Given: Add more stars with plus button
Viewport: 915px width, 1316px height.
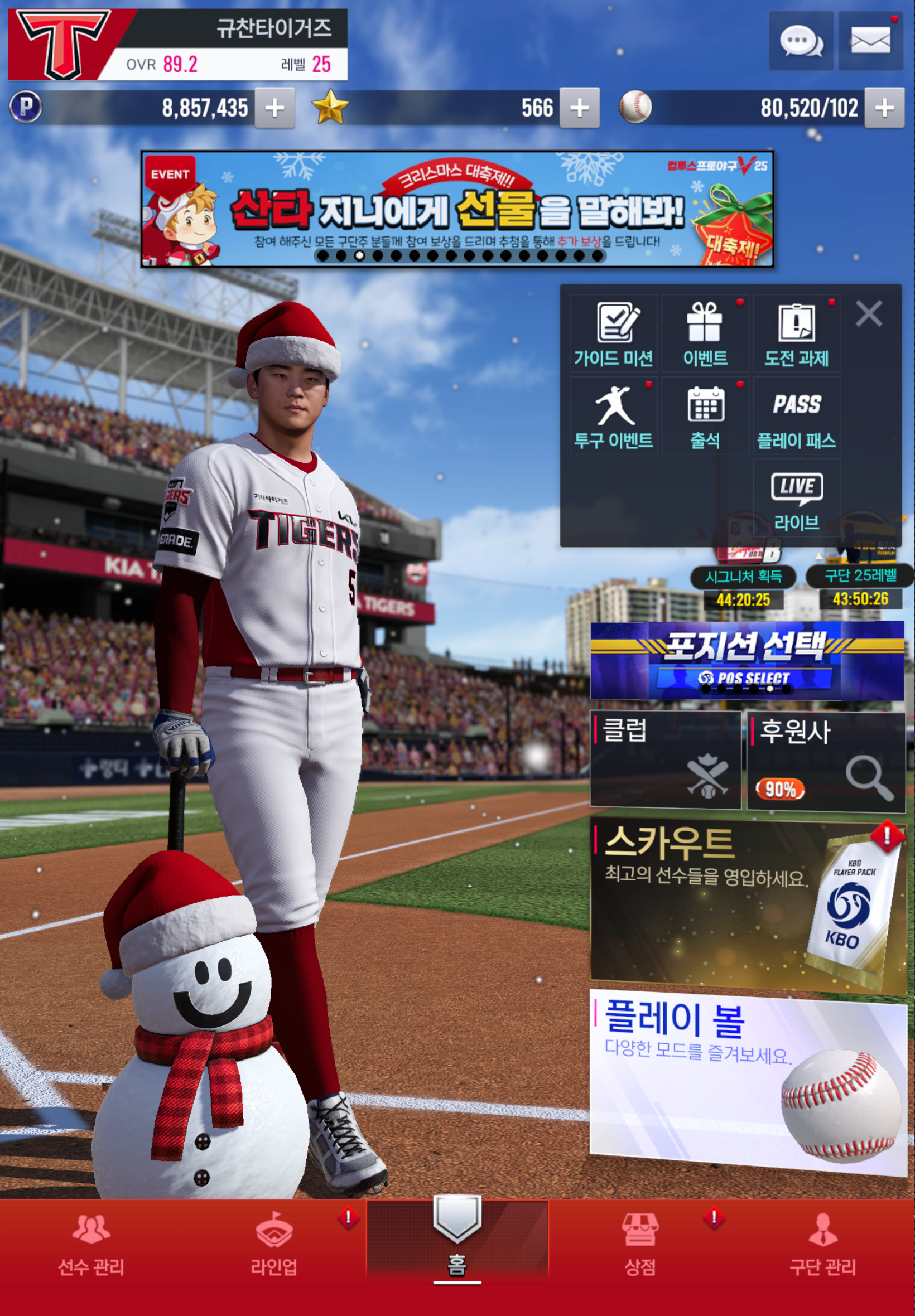Looking at the screenshot, I should click(x=580, y=108).
